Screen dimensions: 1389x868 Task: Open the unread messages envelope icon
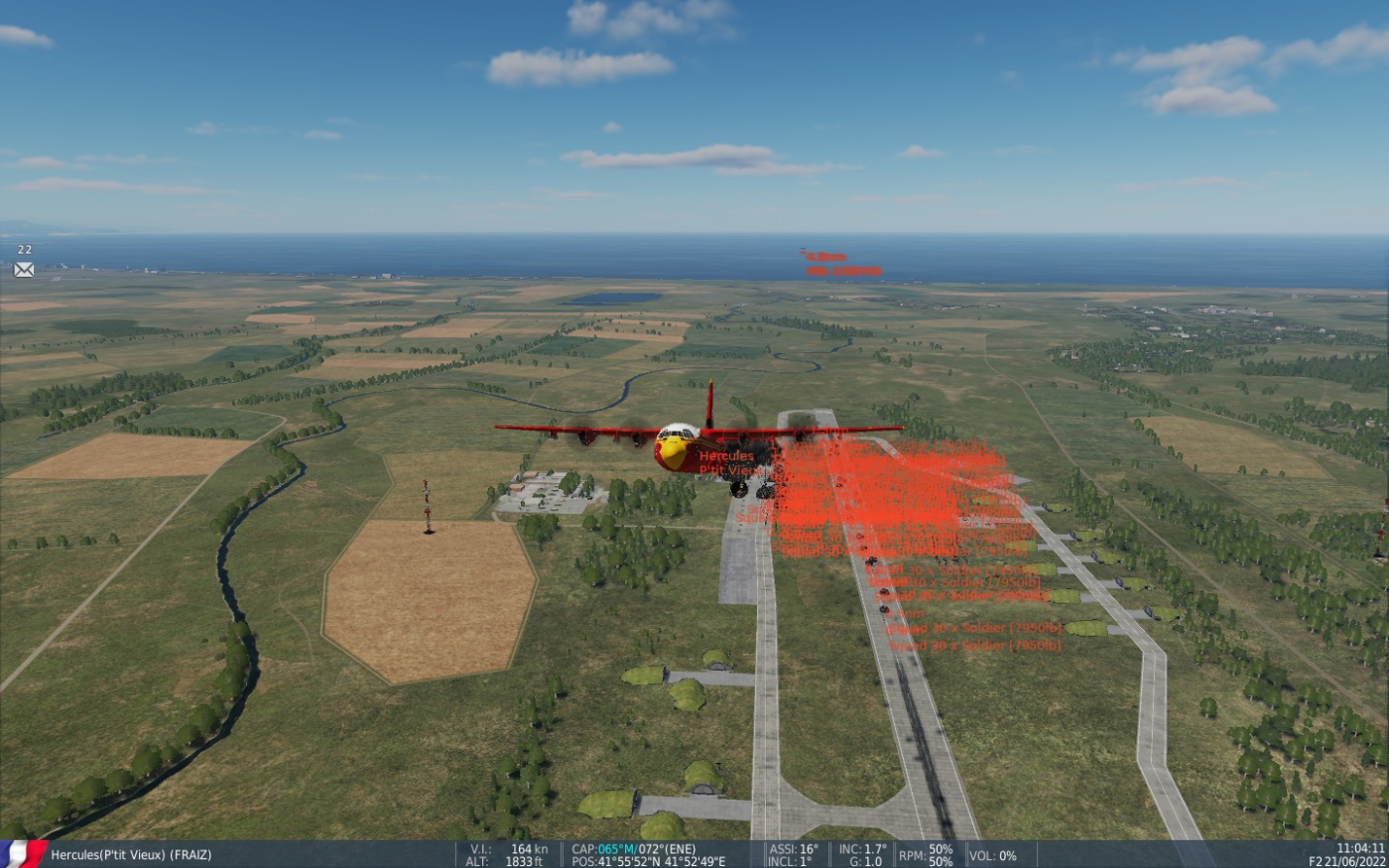24,269
